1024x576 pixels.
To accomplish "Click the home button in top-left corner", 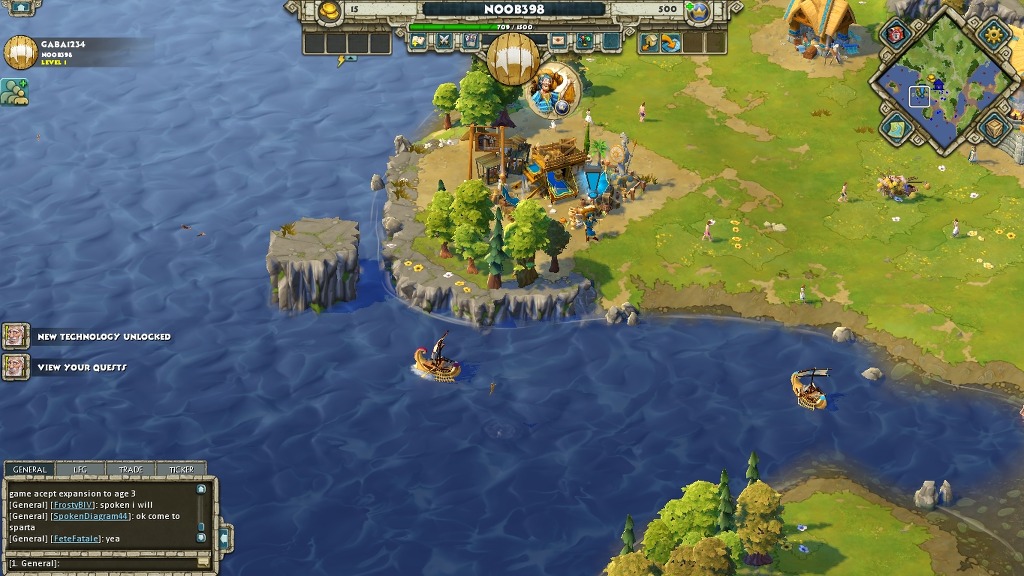I will tap(20, 7).
